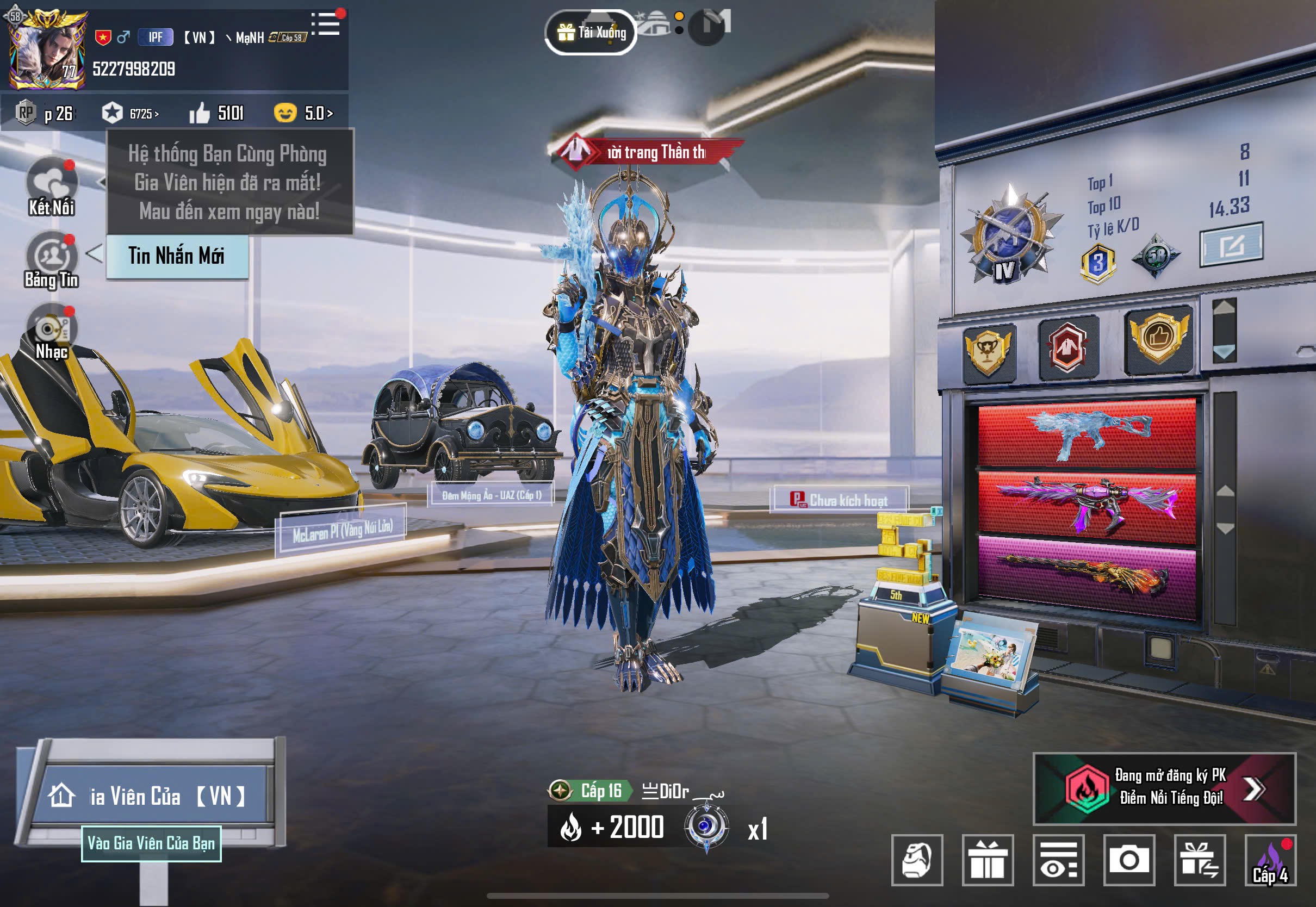Viewport: 1316px width, 907px height.
Task: Open the Cấp 4 purple flame icon
Action: coord(1270,860)
